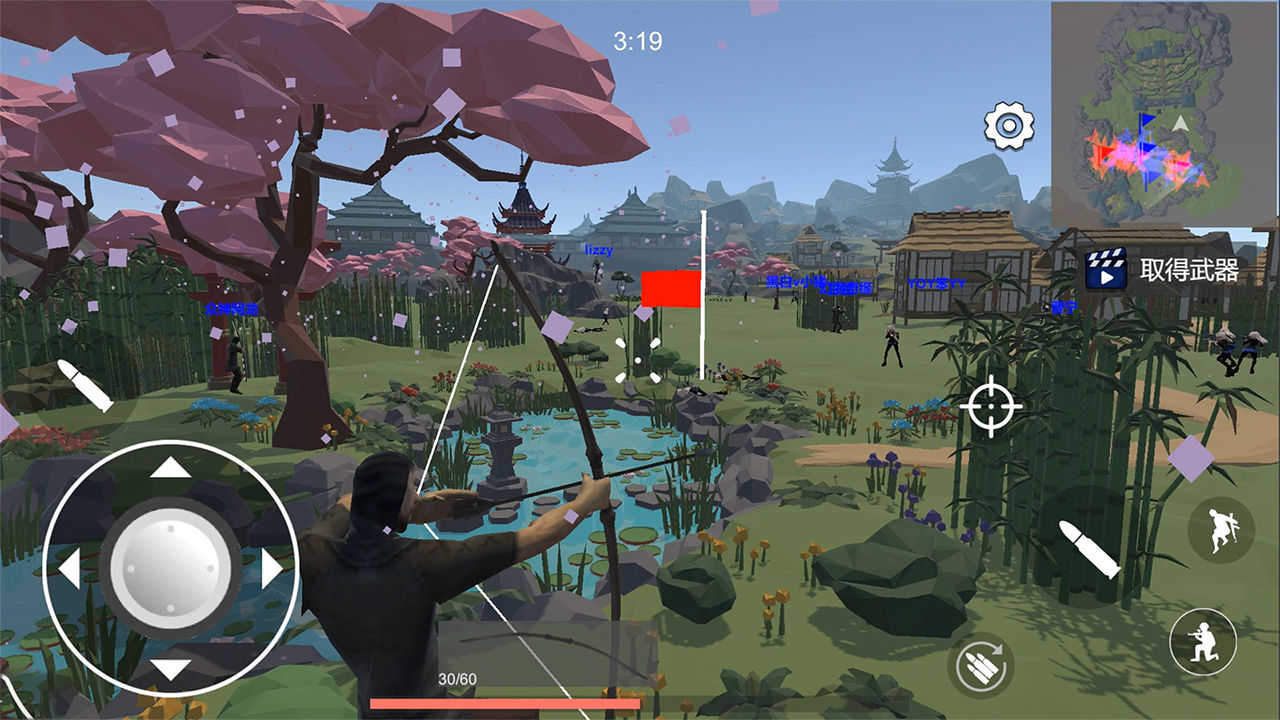This screenshot has width=1280, height=720.
Task: Reload using the ammo reload icon
Action: tap(981, 666)
